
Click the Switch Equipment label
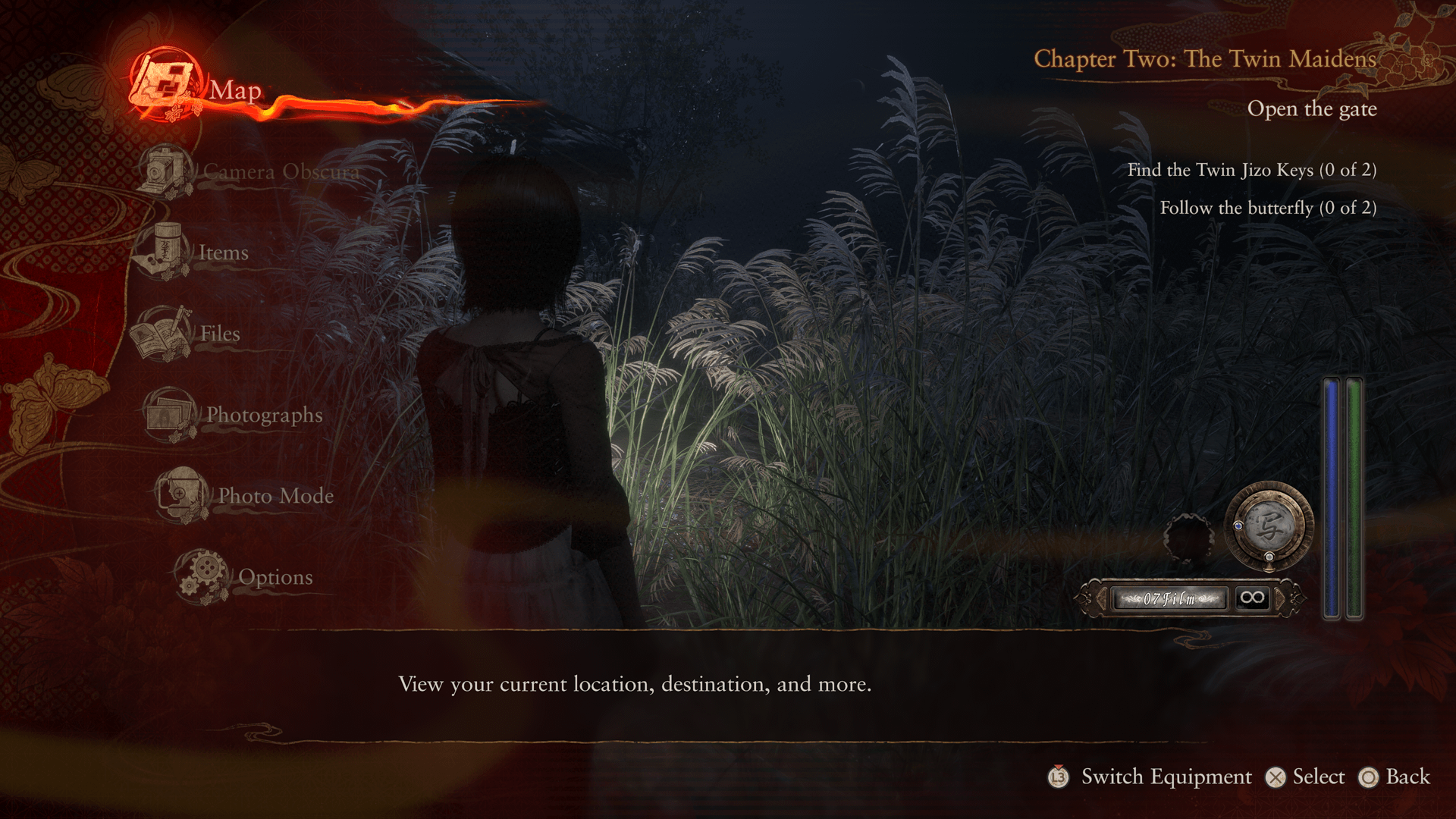point(1166,777)
